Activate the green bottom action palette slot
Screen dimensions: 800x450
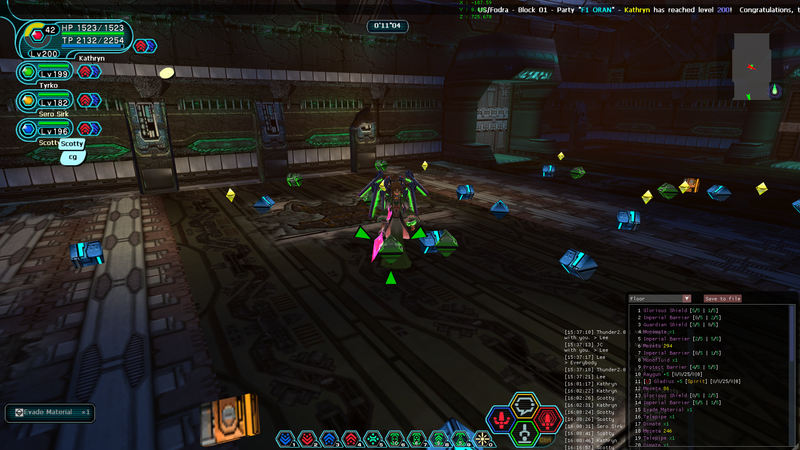click(525, 434)
